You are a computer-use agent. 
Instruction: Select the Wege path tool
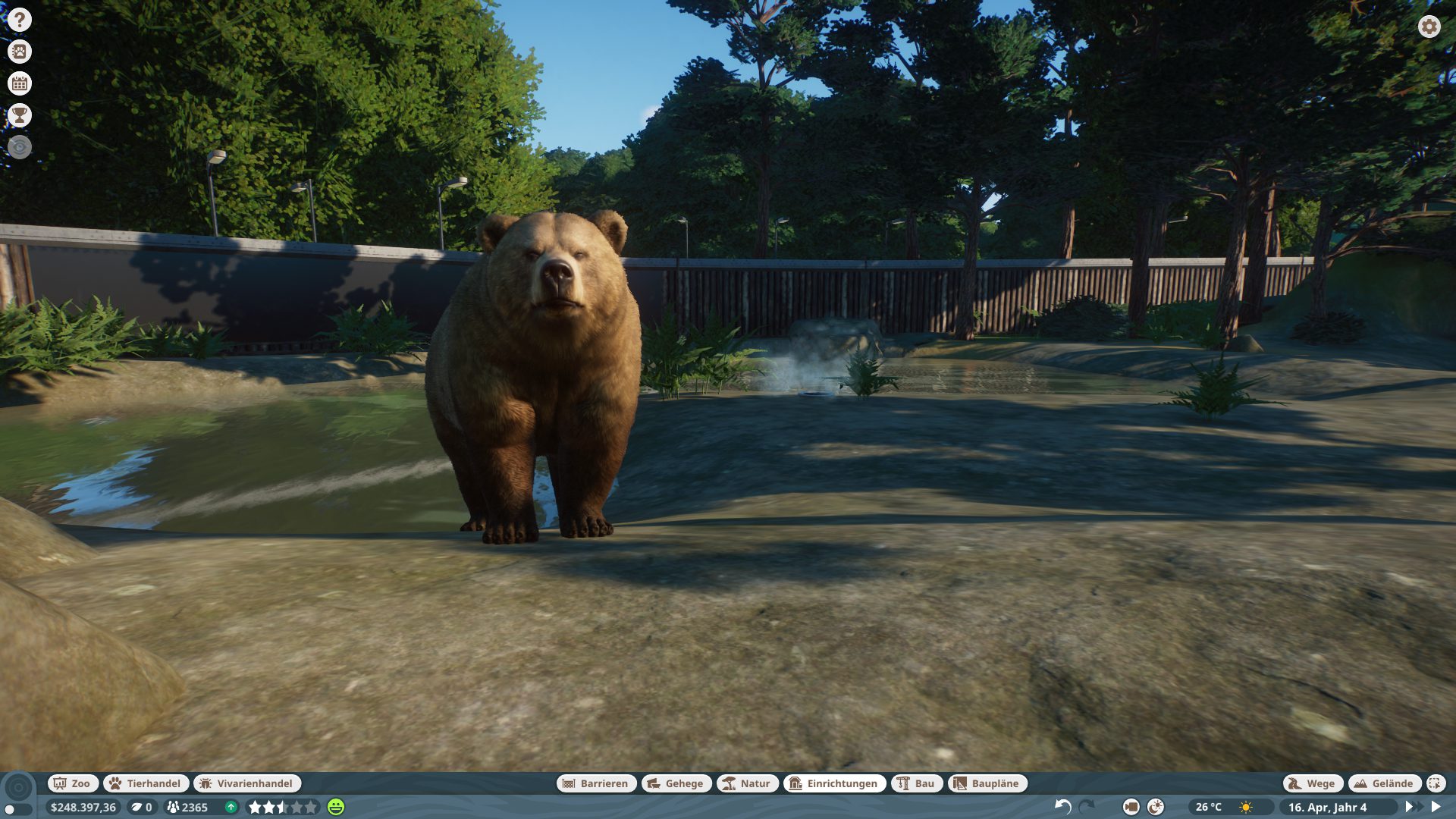(1312, 783)
